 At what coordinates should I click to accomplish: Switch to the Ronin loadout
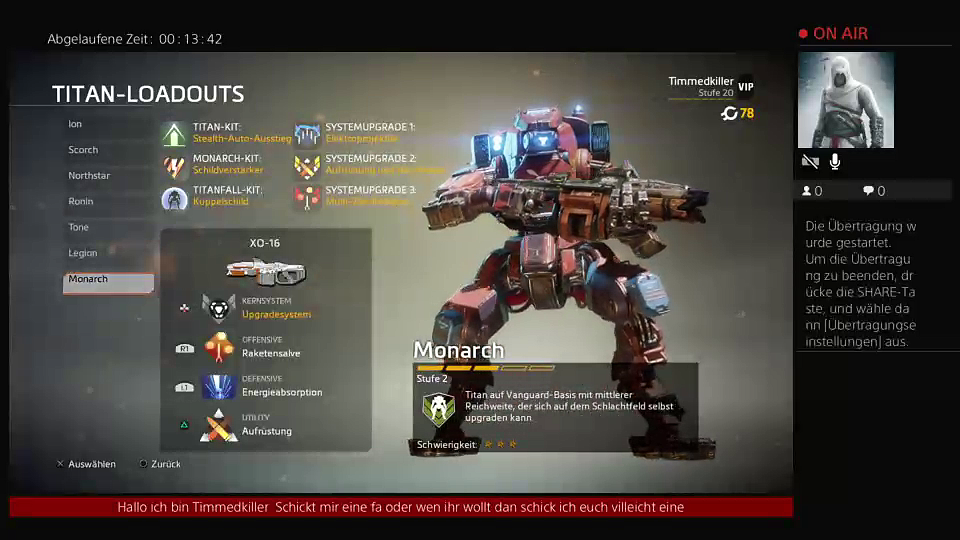click(x=81, y=202)
